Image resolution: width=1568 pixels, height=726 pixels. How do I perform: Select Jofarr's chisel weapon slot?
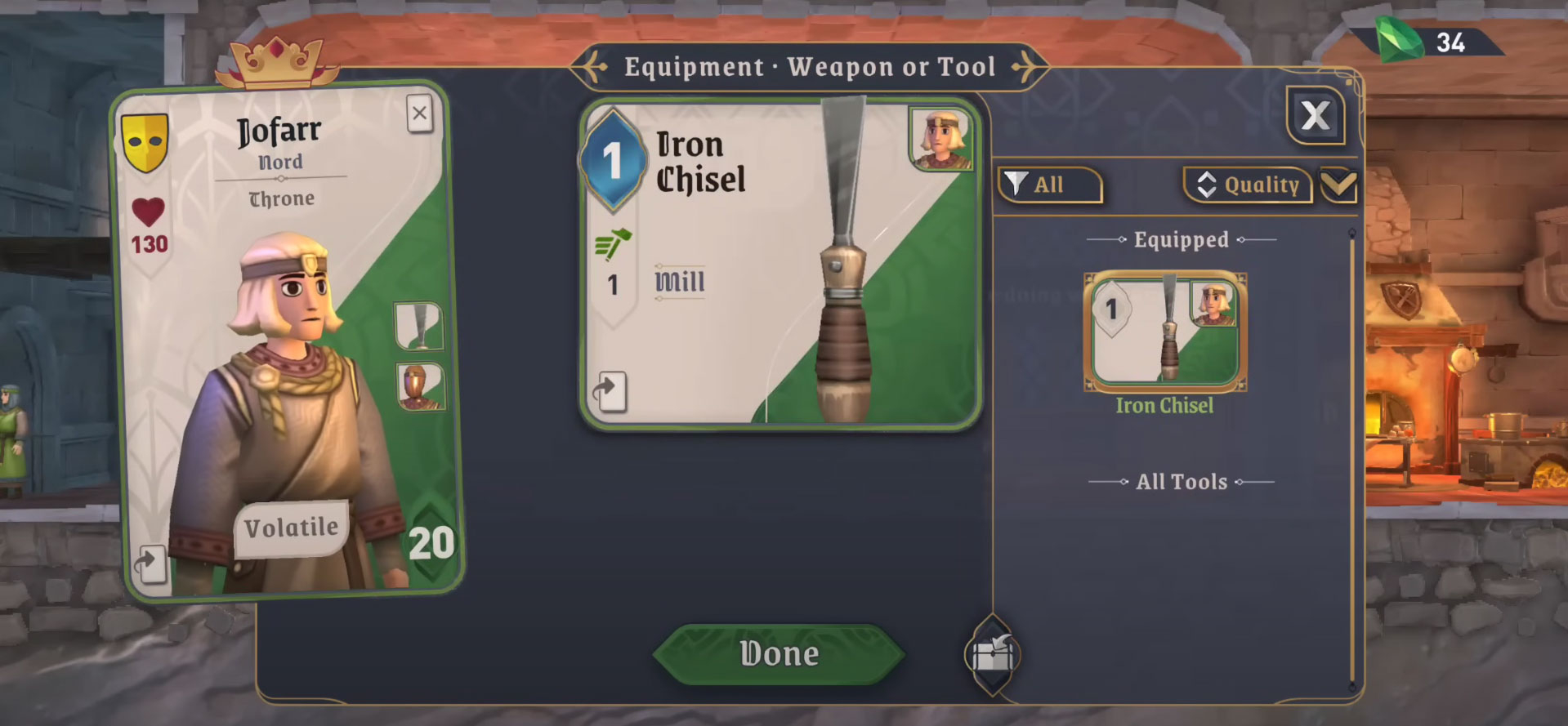tap(418, 325)
